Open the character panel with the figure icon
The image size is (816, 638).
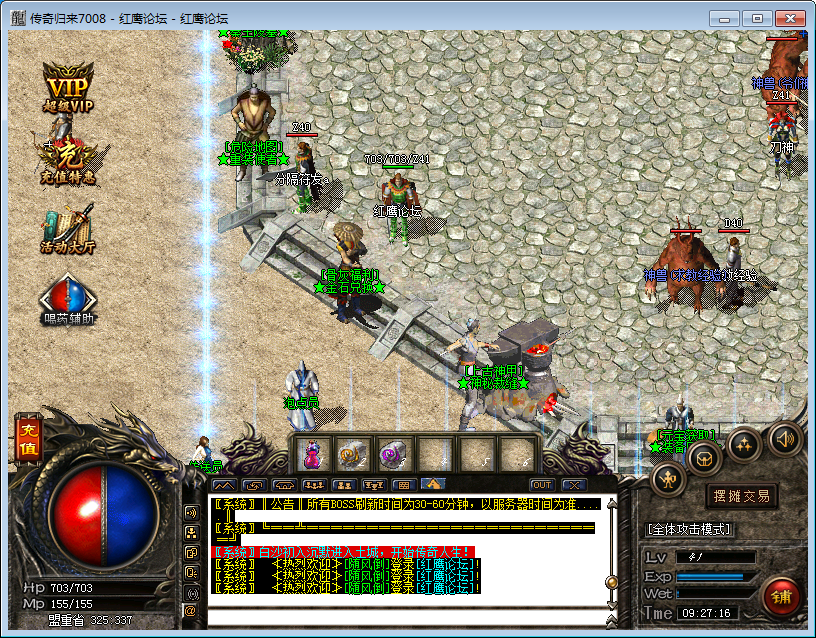pyautogui.click(x=668, y=479)
